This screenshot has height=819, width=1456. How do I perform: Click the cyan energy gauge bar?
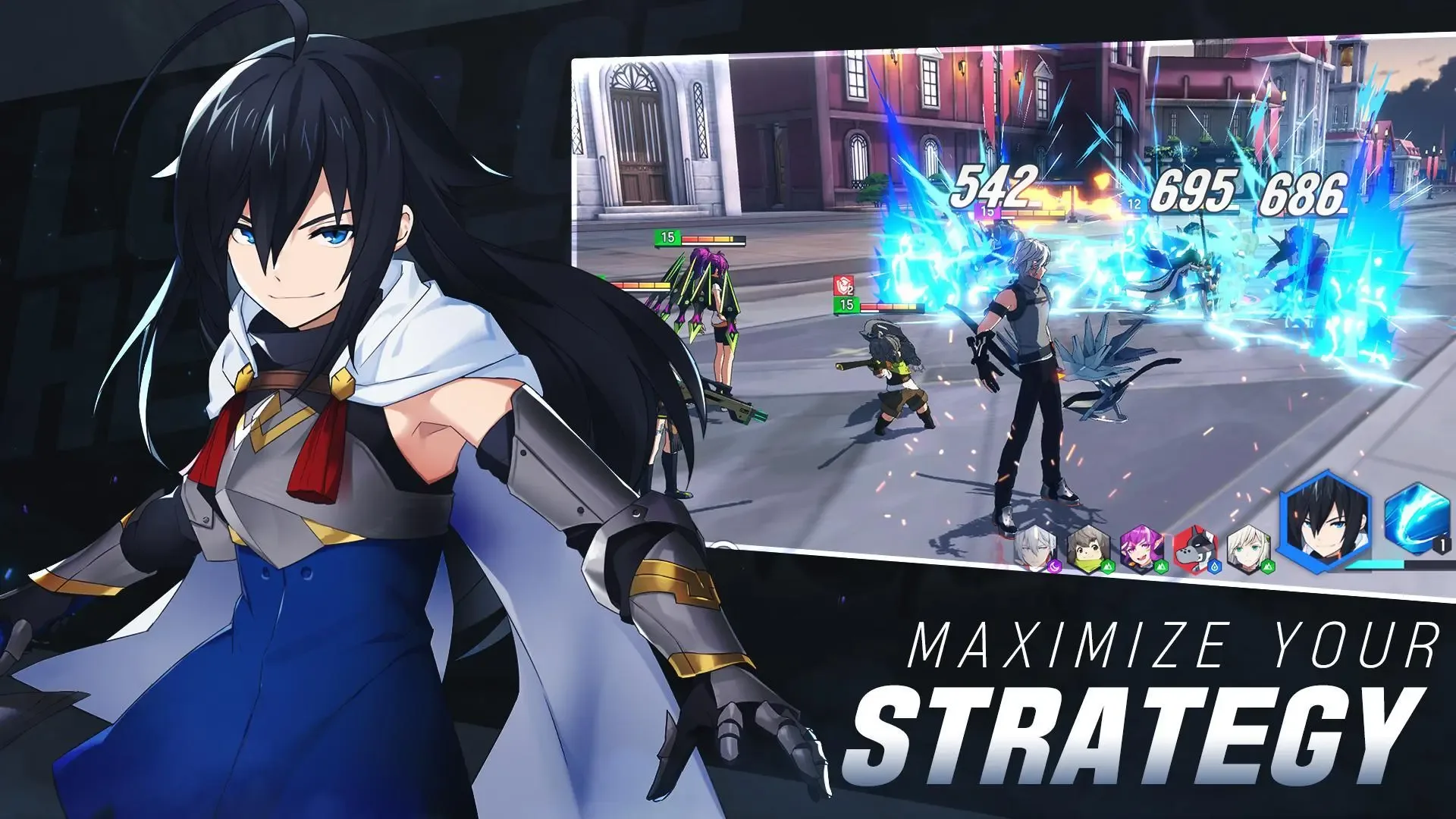point(1375,566)
